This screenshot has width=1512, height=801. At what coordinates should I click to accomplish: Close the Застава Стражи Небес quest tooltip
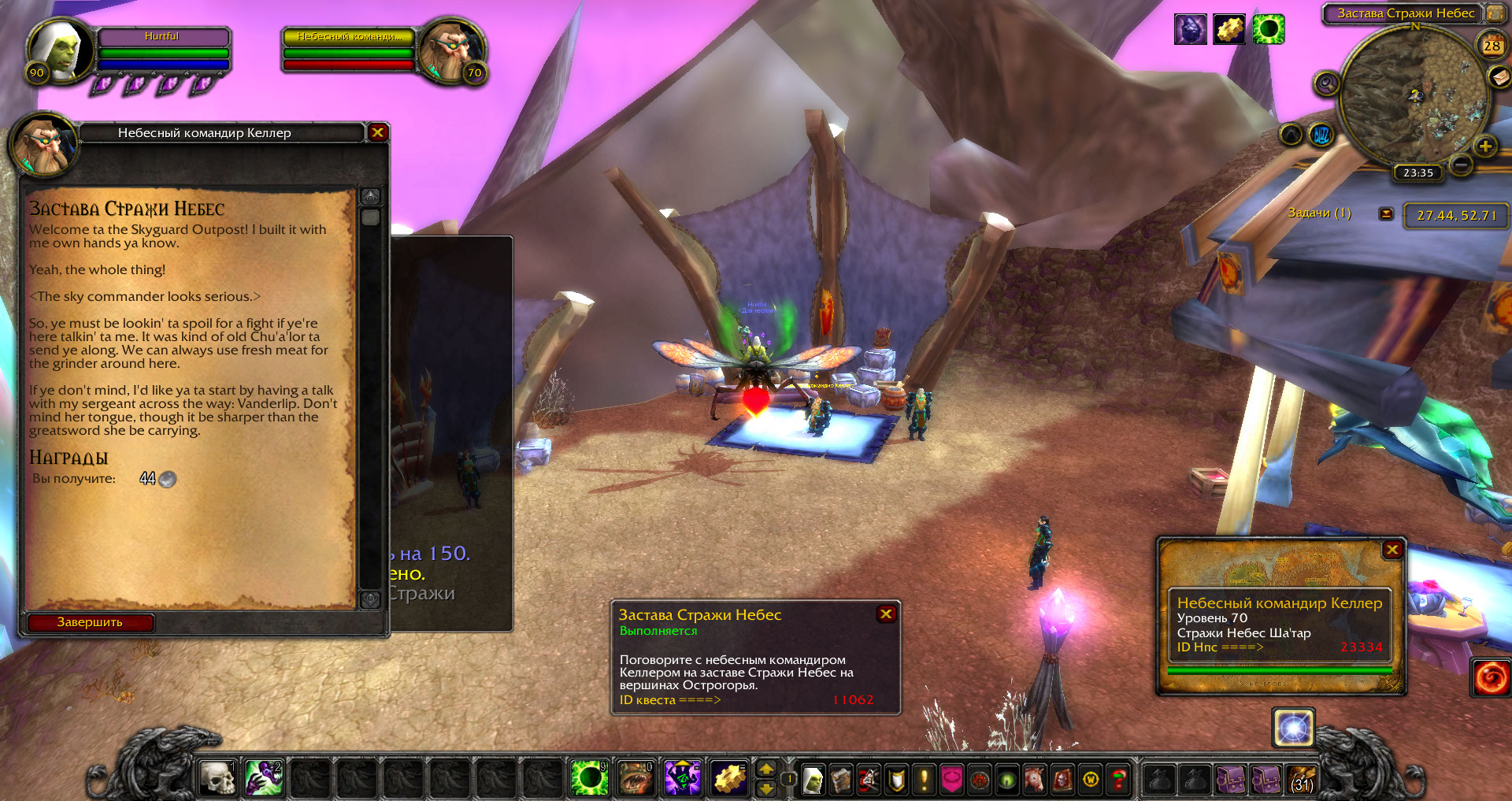click(x=886, y=614)
